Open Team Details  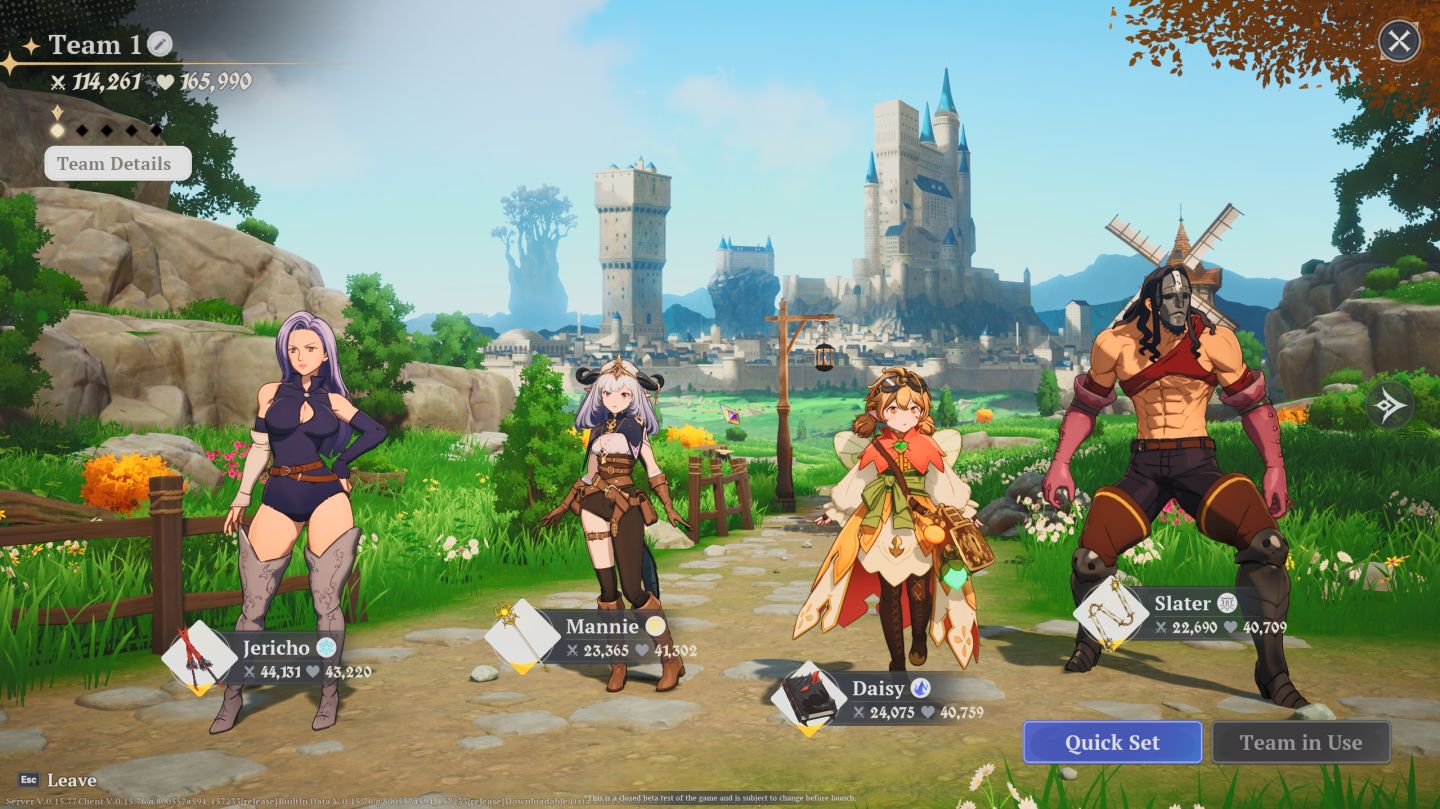pos(117,164)
